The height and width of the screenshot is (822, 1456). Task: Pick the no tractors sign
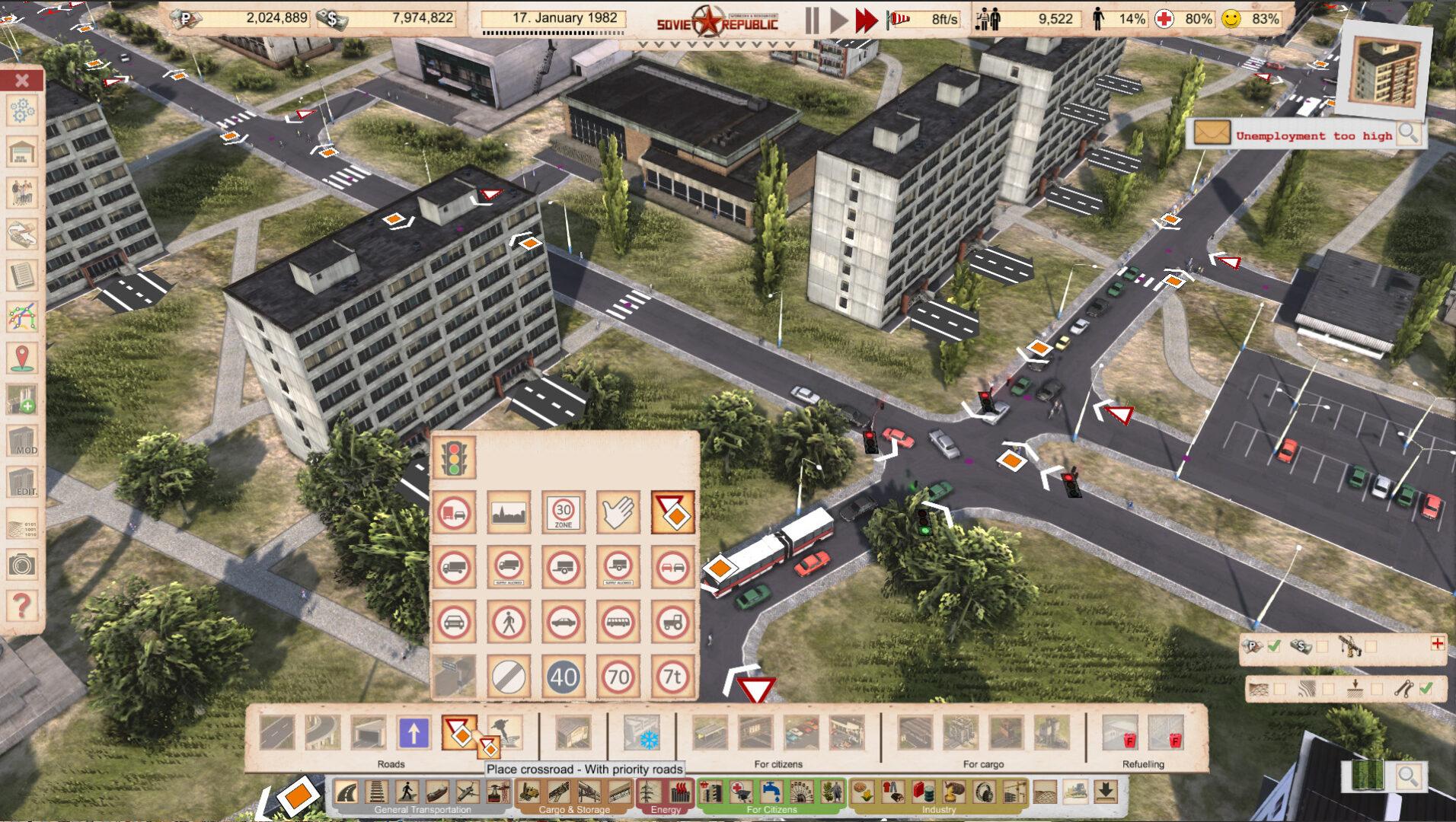(673, 622)
